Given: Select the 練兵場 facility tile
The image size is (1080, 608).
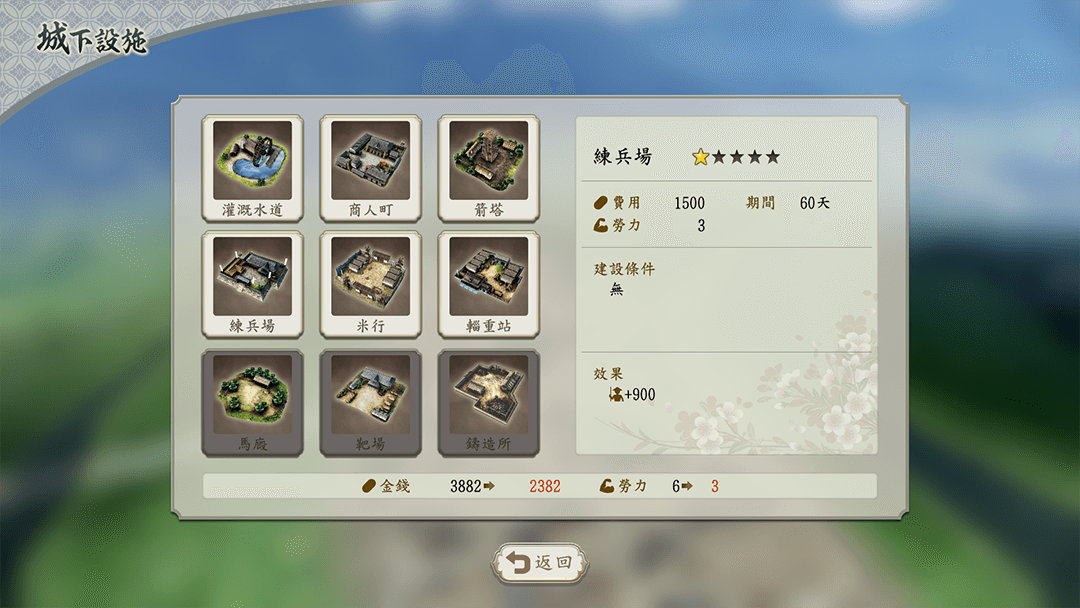Looking at the screenshot, I should (x=252, y=284).
